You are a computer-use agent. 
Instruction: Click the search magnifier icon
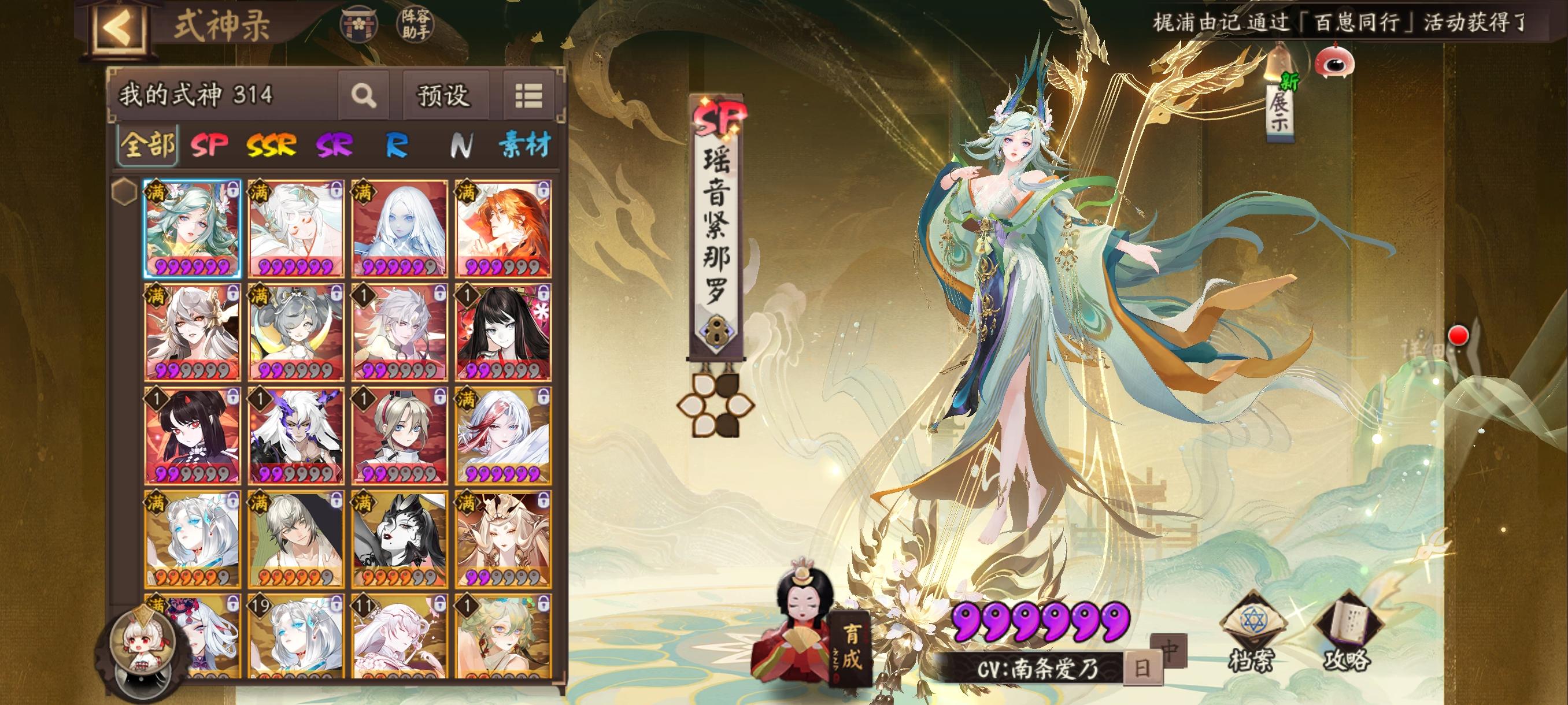[x=364, y=97]
